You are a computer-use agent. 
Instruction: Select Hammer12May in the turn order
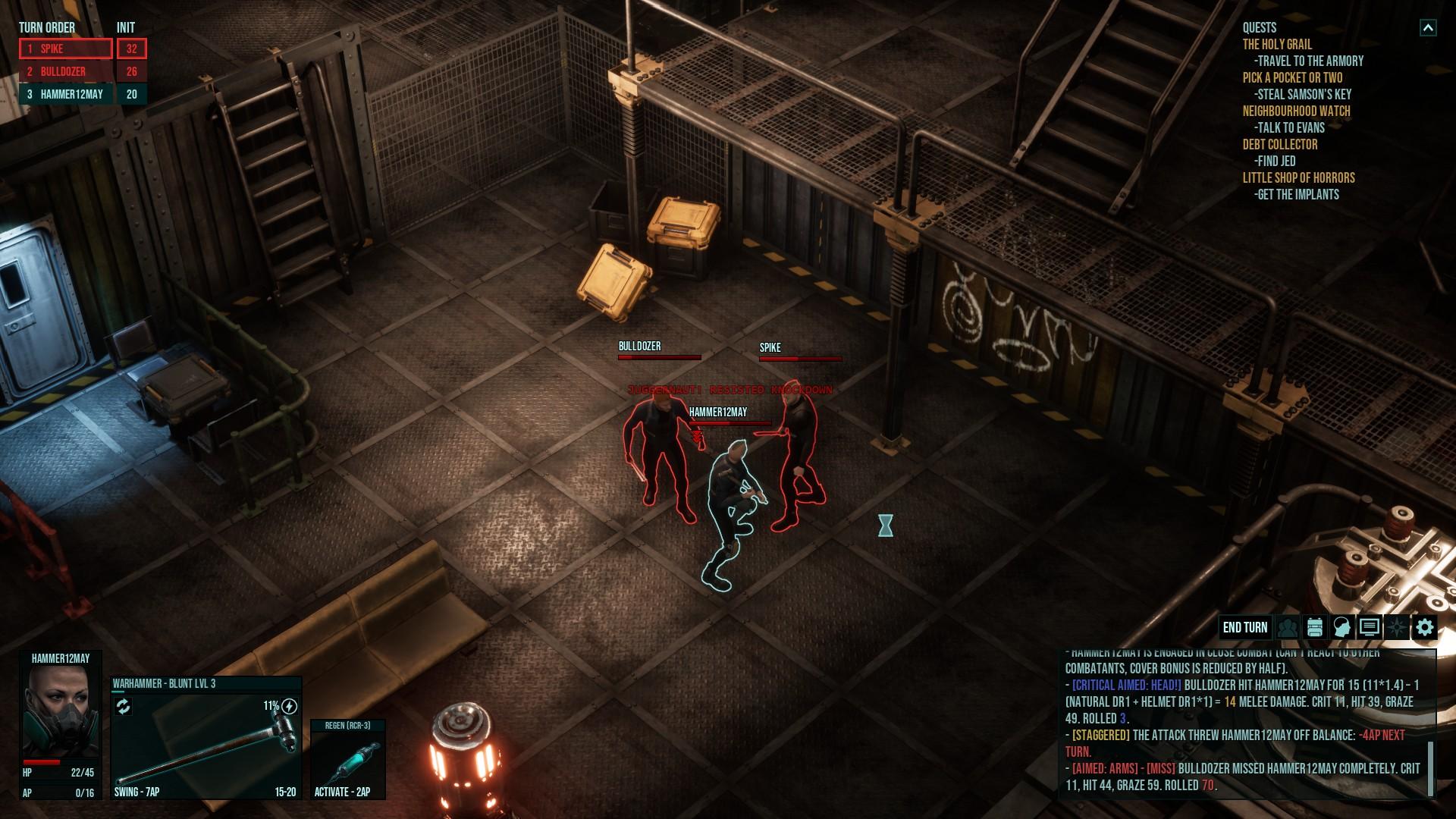(66, 94)
